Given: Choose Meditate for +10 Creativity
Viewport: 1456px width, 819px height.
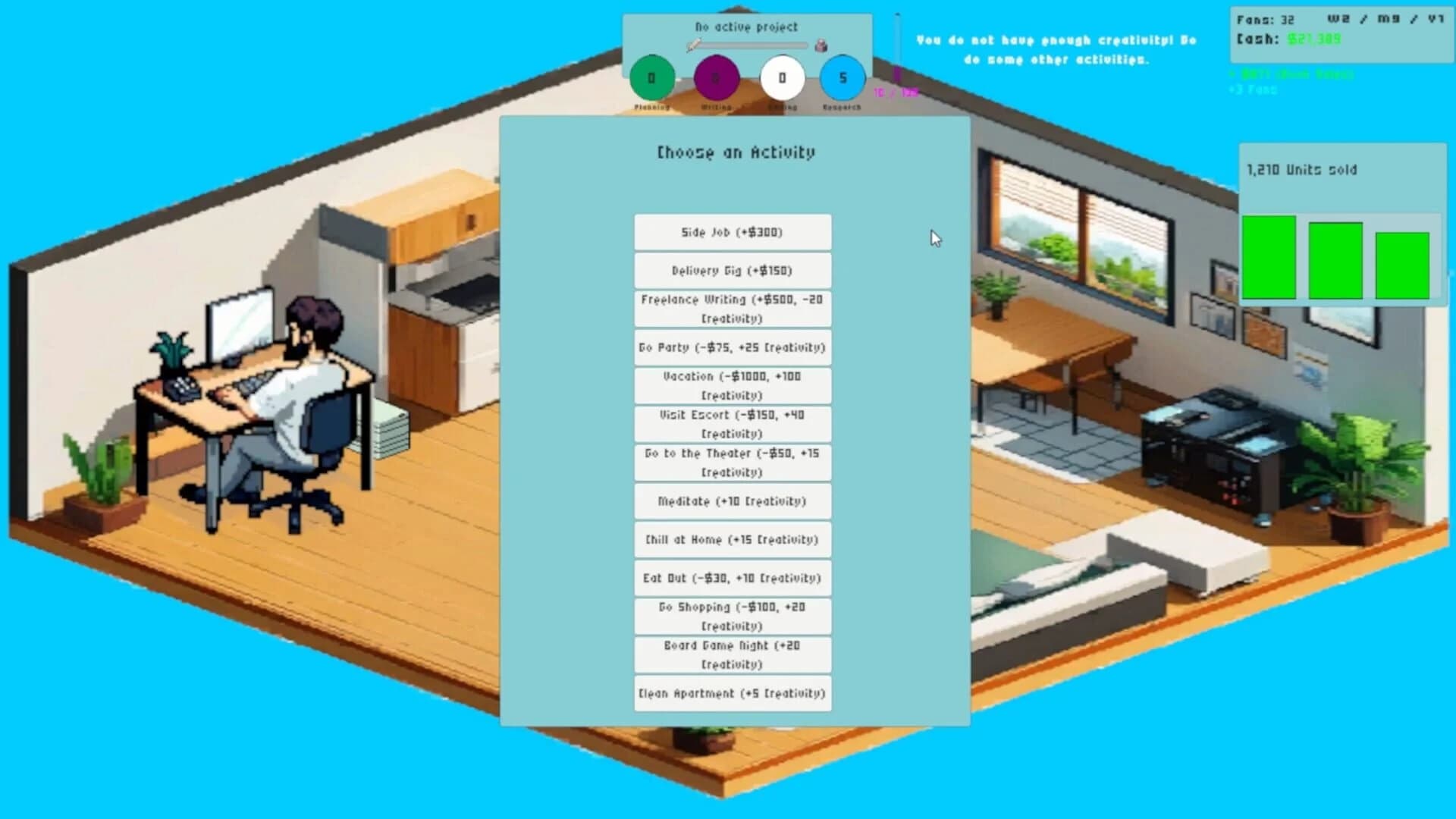Looking at the screenshot, I should pos(732,500).
